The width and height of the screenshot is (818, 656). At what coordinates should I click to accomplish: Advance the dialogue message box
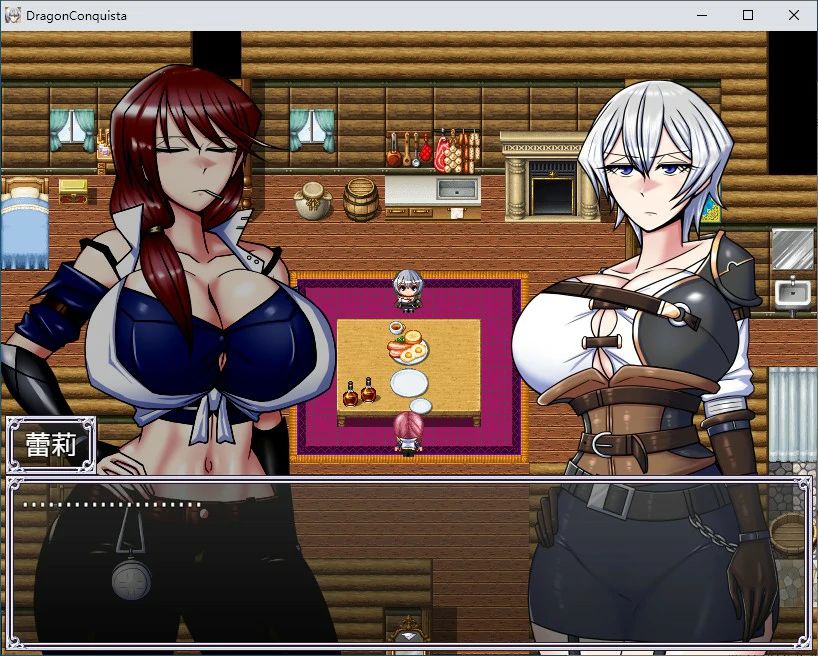tap(408, 560)
